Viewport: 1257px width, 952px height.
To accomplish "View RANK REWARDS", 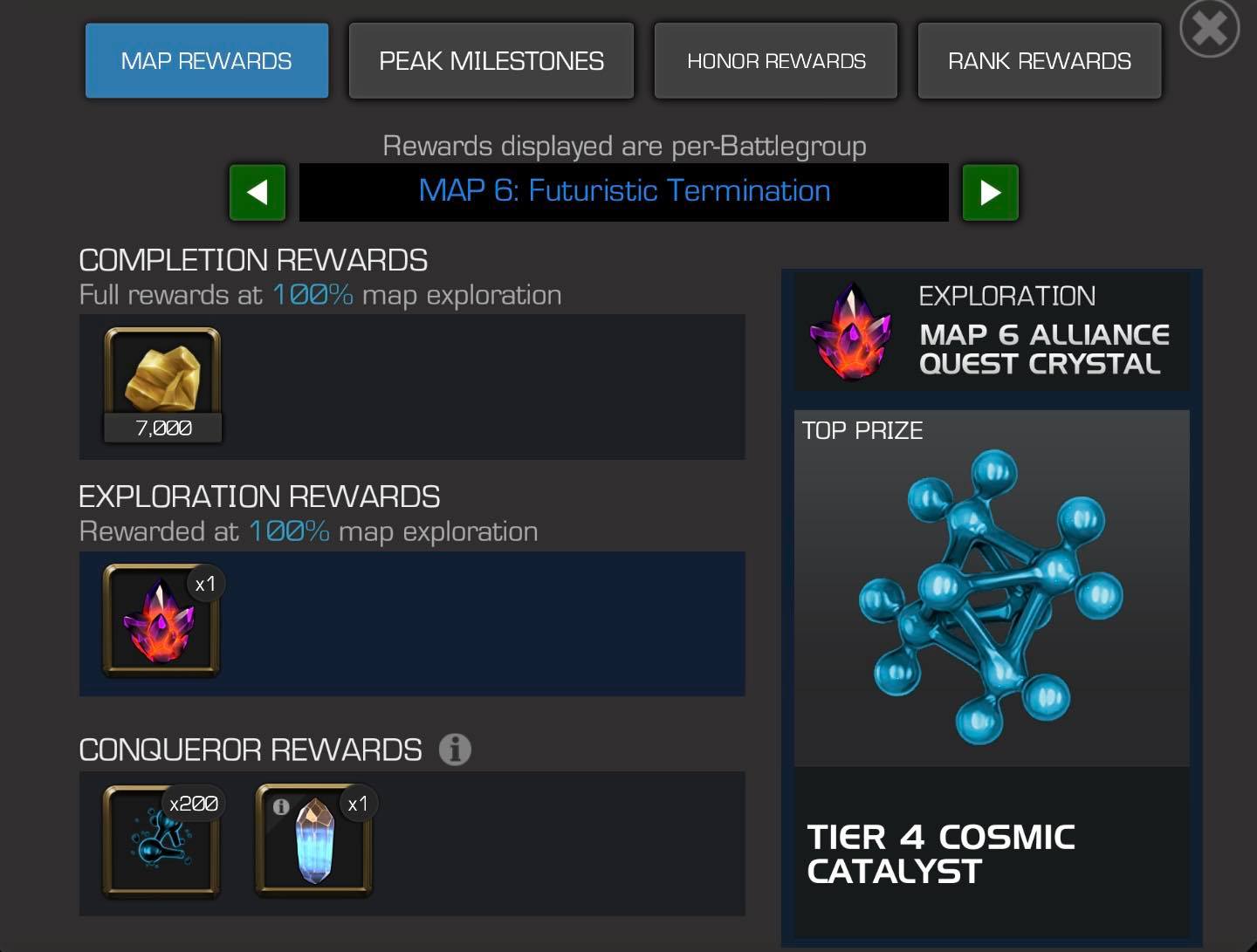I will pyautogui.click(x=1039, y=60).
